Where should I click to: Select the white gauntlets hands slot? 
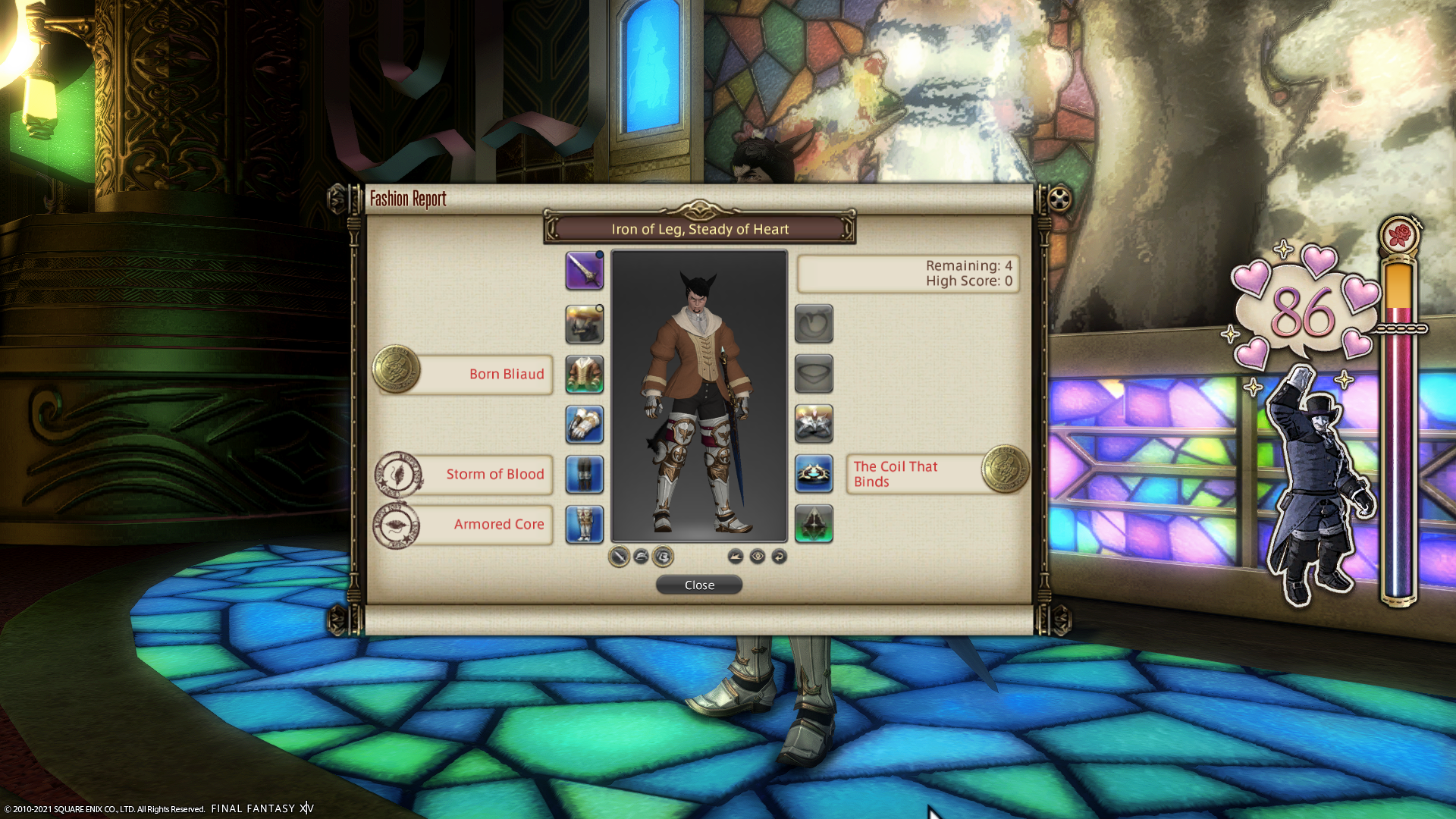pyautogui.click(x=584, y=424)
